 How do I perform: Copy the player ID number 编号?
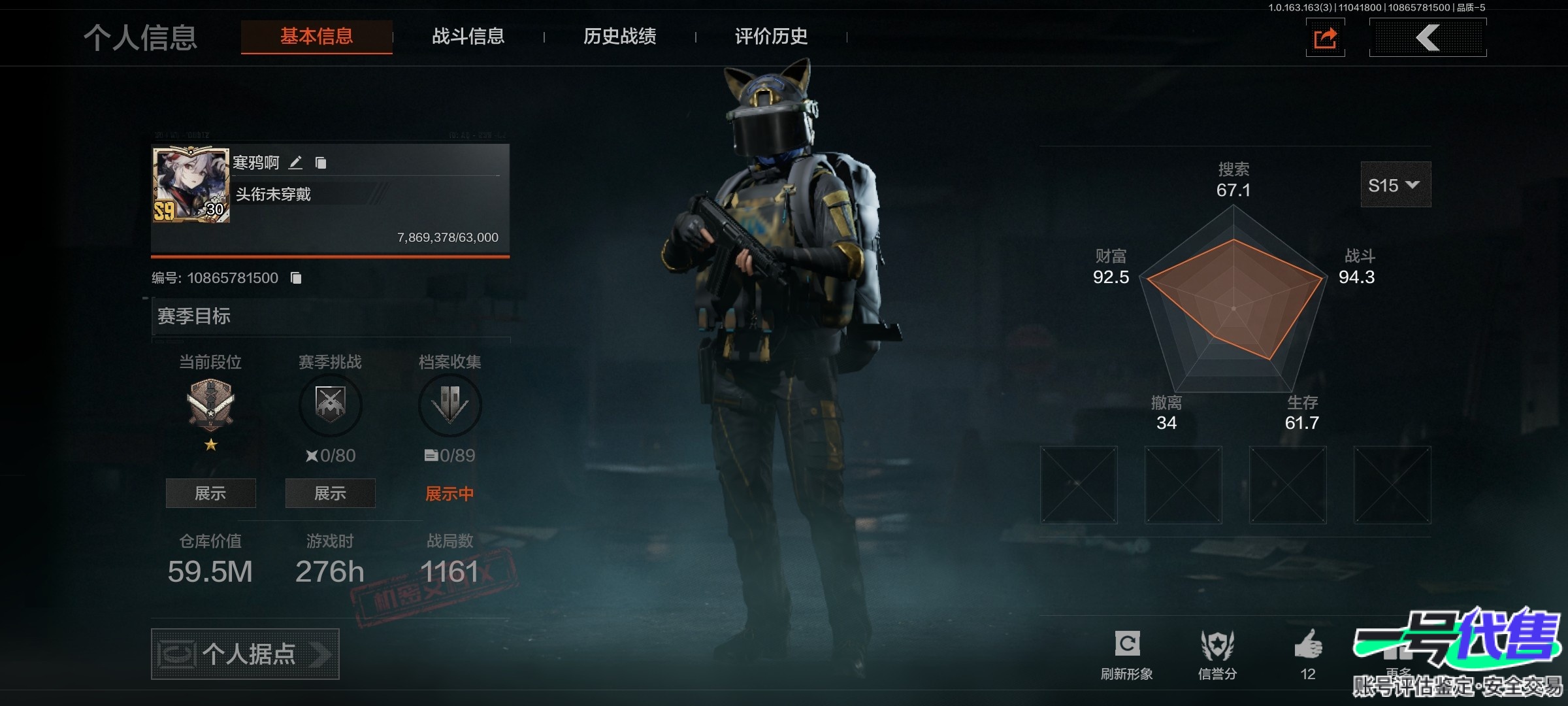pyautogui.click(x=296, y=278)
